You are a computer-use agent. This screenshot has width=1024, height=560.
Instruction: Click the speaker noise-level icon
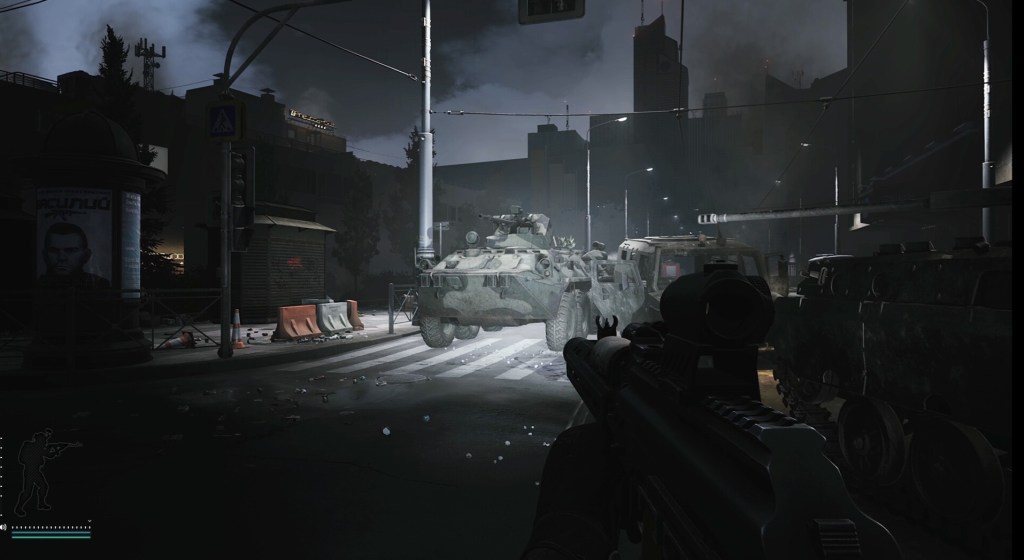5,525
